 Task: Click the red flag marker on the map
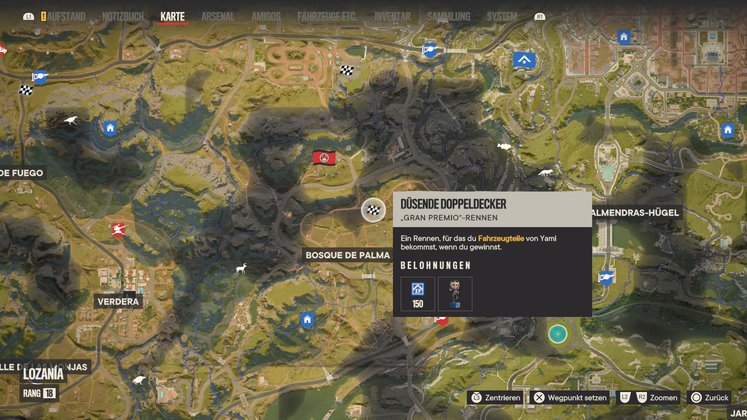click(324, 157)
